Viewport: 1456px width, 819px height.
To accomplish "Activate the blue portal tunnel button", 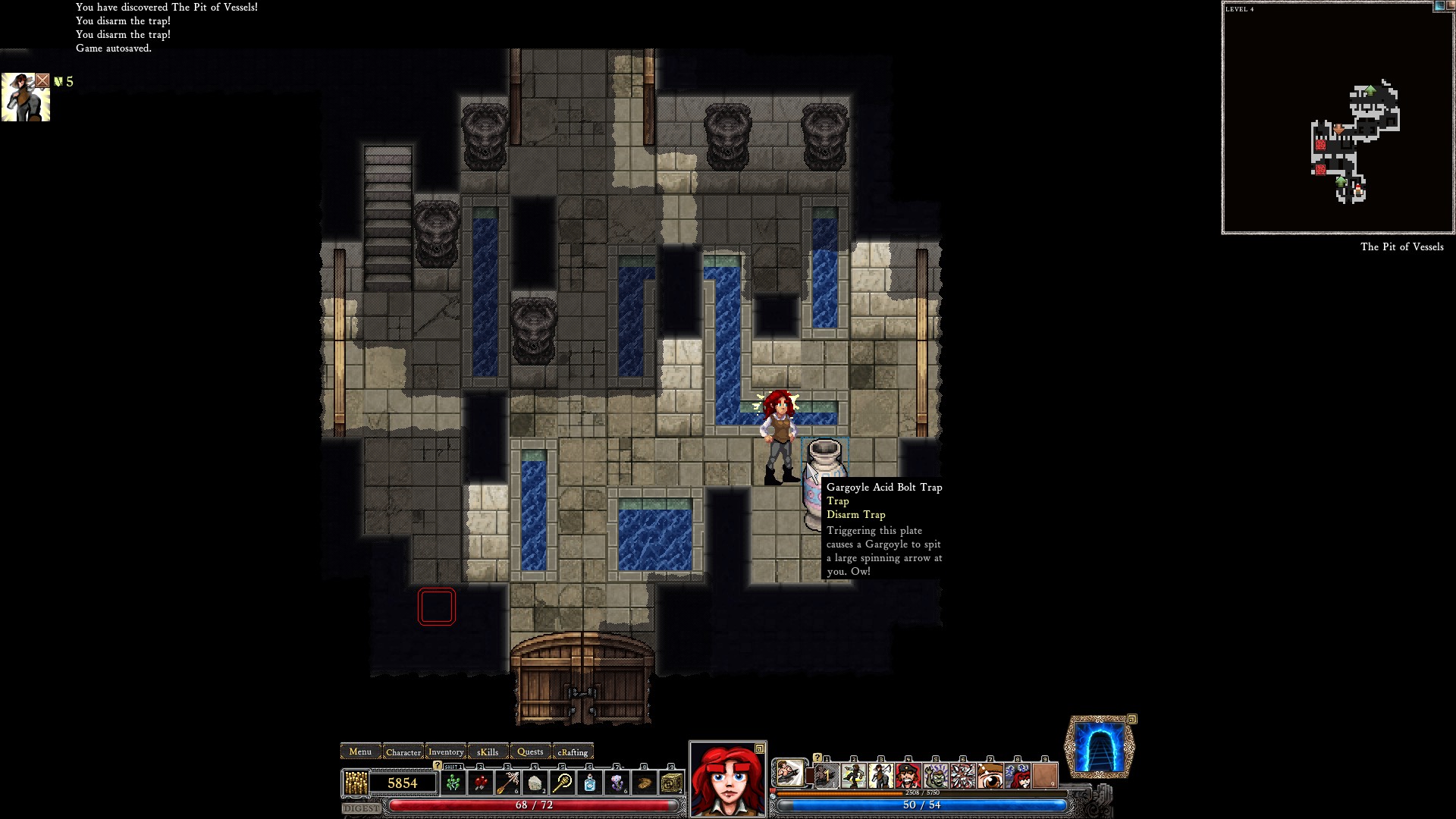I will (x=1100, y=748).
